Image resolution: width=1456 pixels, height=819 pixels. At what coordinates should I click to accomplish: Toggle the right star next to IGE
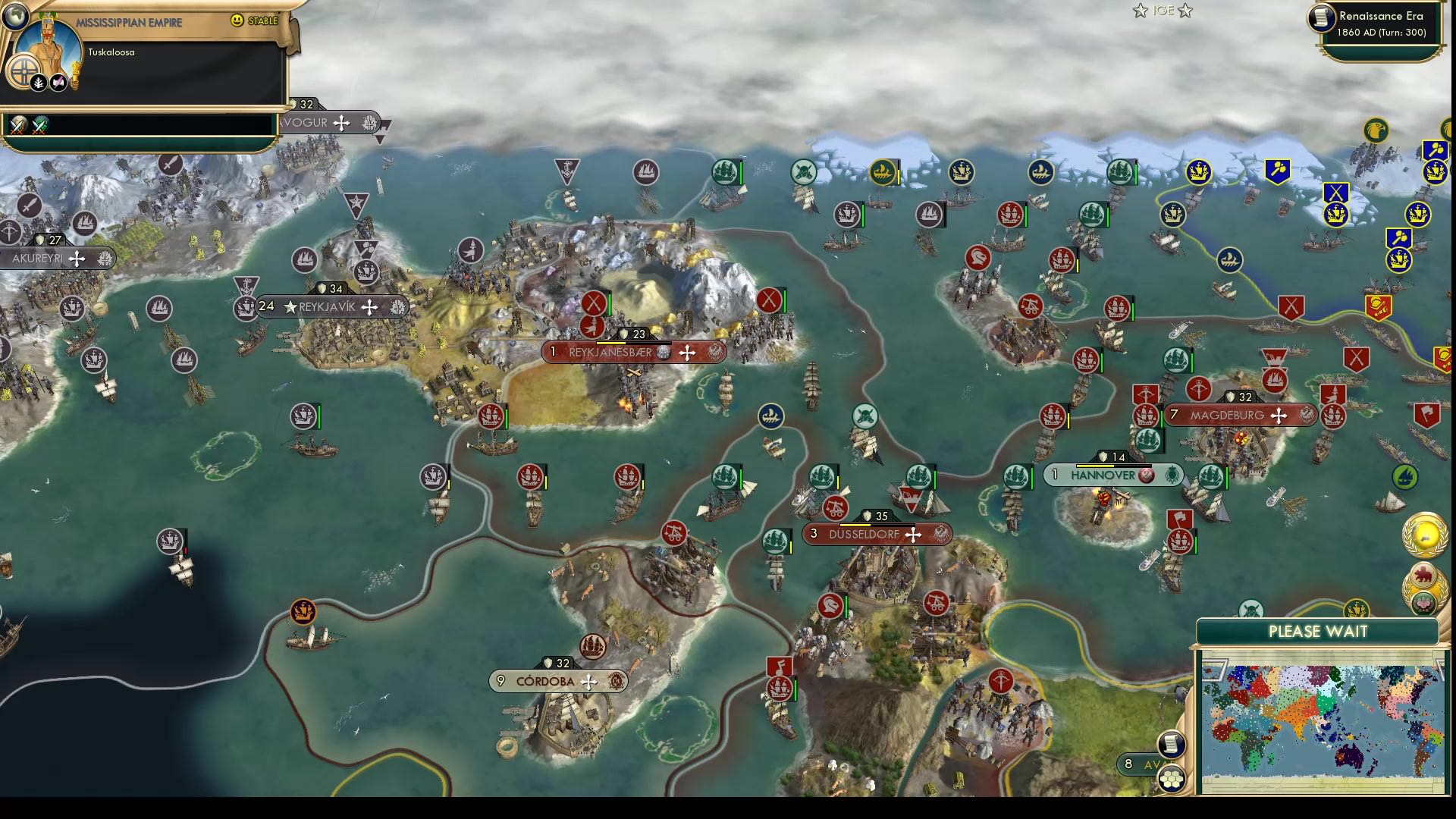tap(1185, 11)
